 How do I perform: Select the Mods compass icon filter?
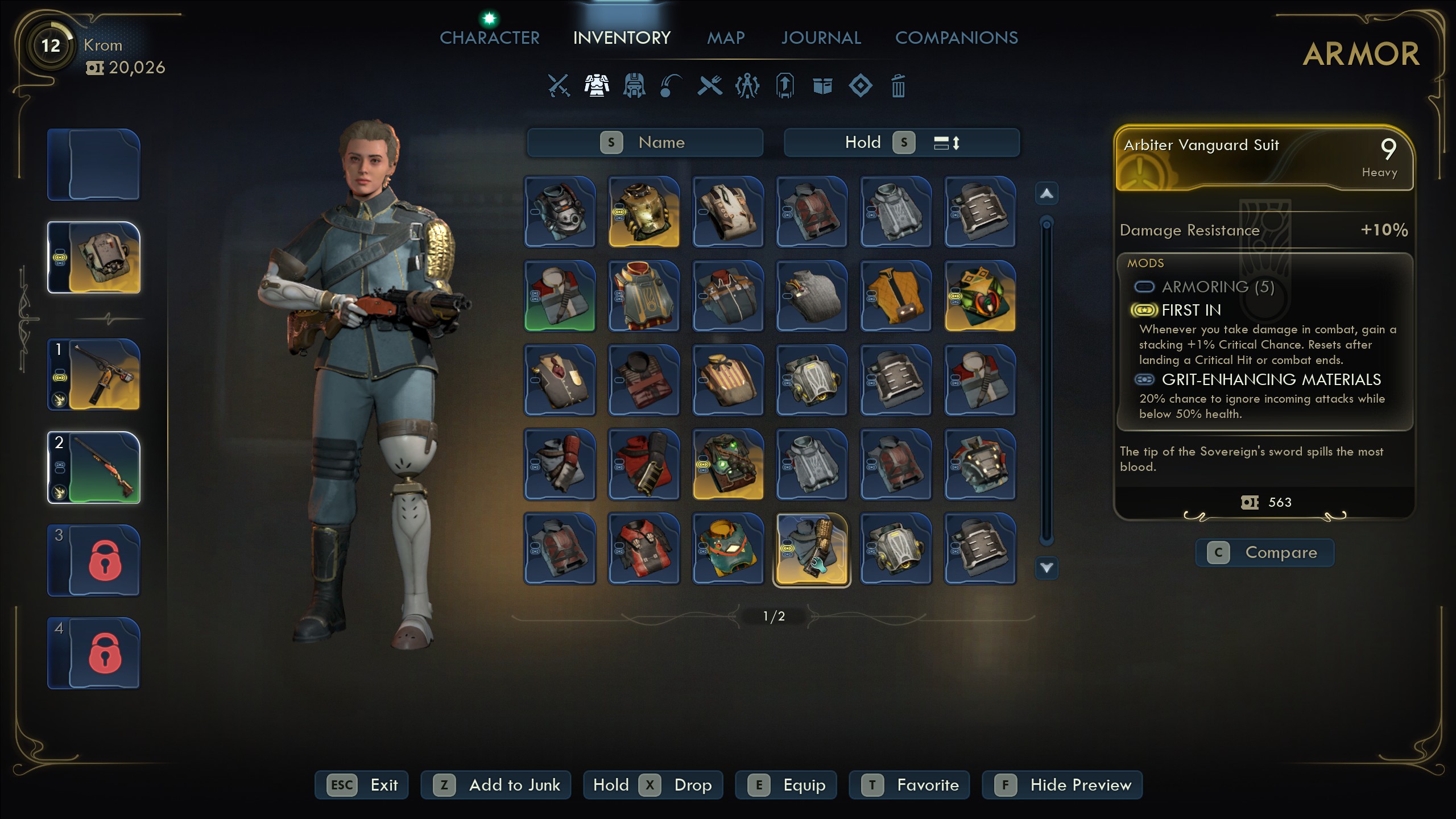[x=747, y=86]
